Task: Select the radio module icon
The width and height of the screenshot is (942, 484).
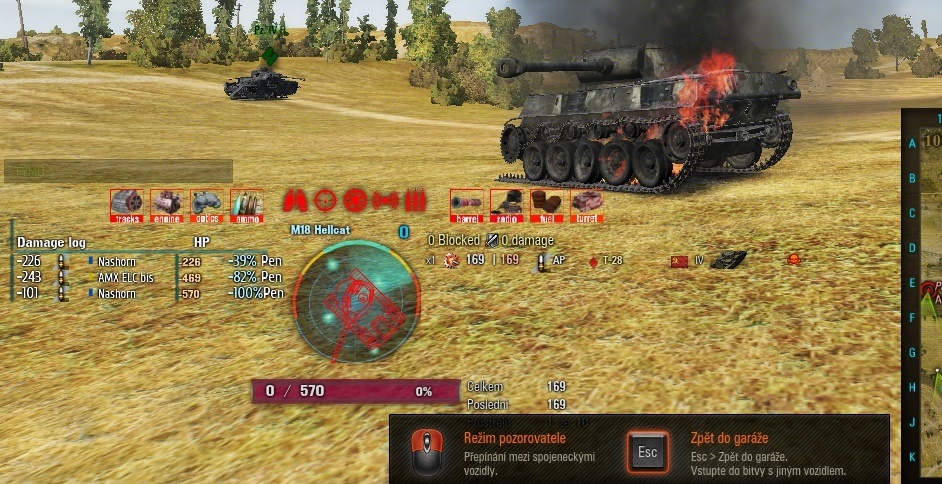Action: [506, 204]
